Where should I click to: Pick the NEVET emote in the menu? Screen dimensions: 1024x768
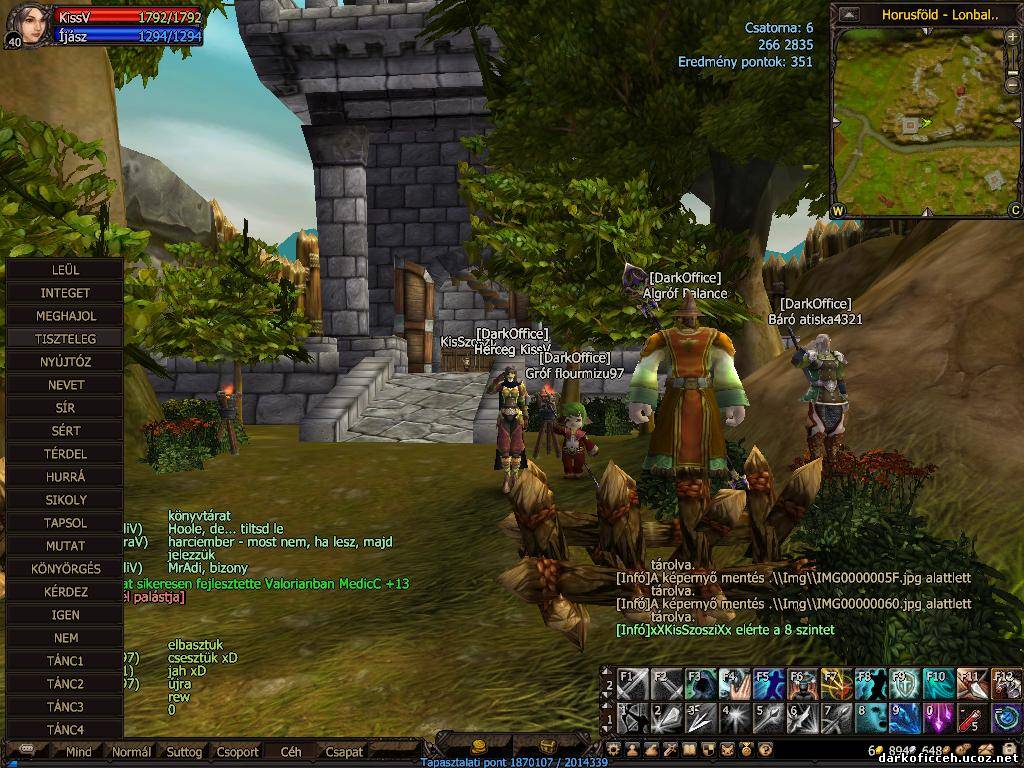(65, 385)
